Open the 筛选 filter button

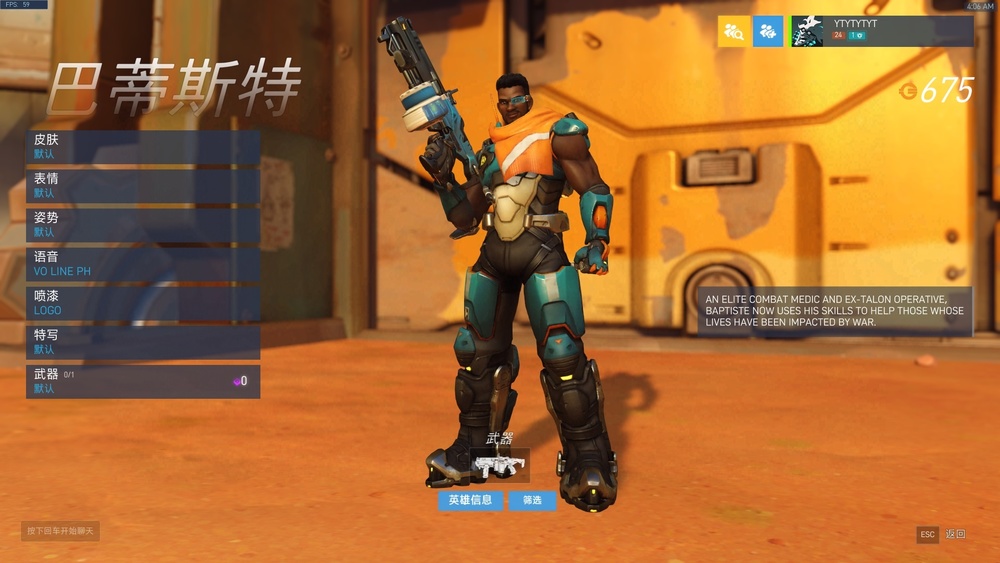pos(532,500)
